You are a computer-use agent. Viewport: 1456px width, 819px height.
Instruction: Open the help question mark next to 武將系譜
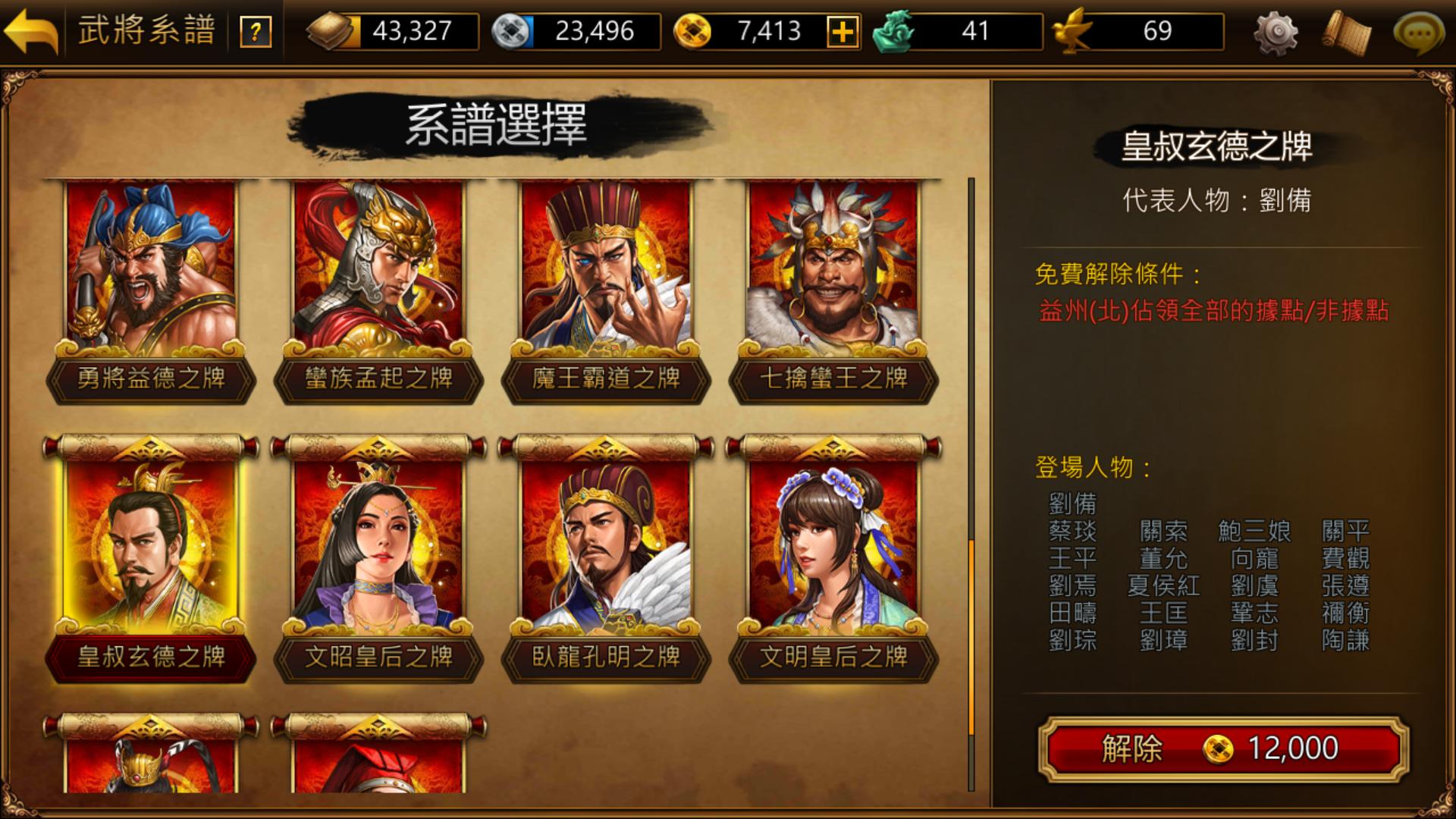[x=256, y=31]
